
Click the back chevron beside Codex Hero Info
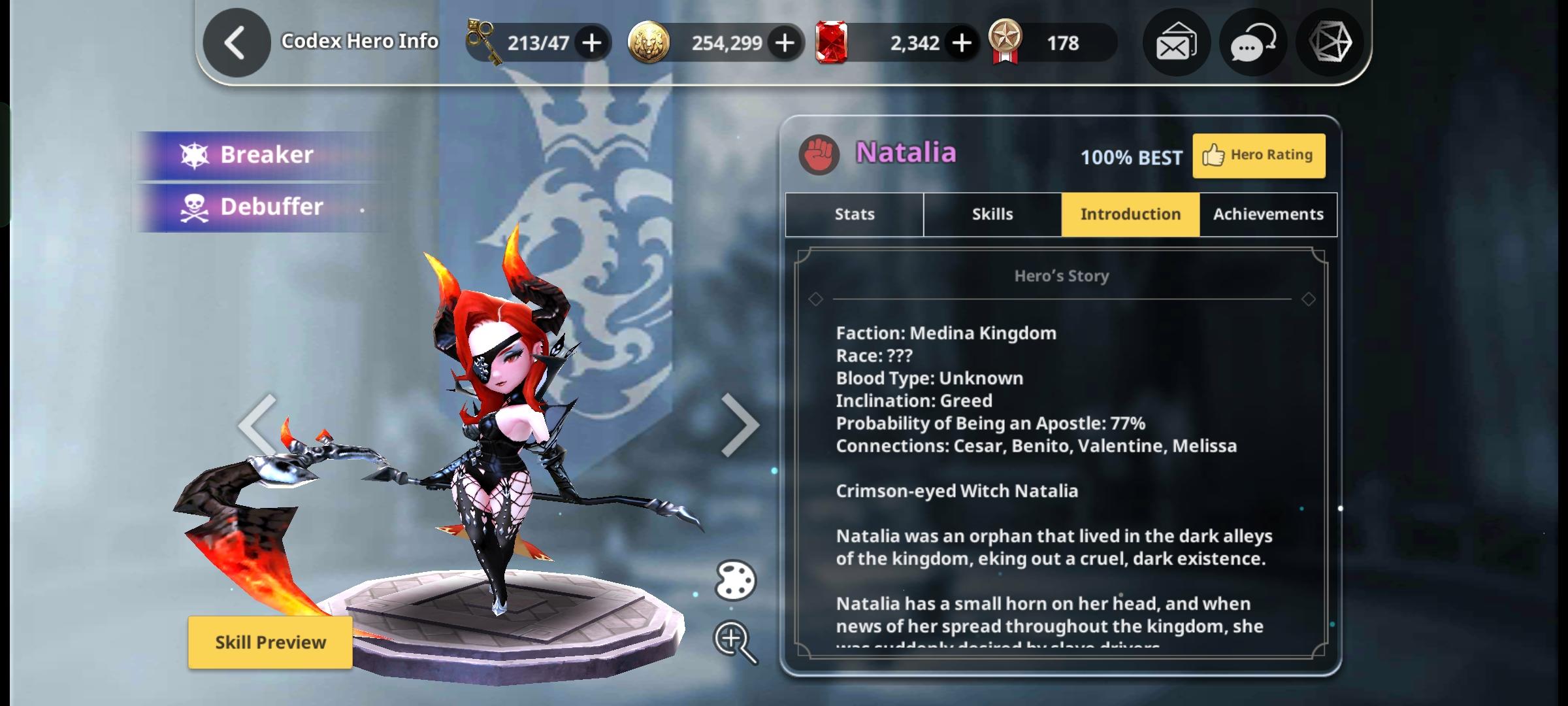tap(236, 41)
